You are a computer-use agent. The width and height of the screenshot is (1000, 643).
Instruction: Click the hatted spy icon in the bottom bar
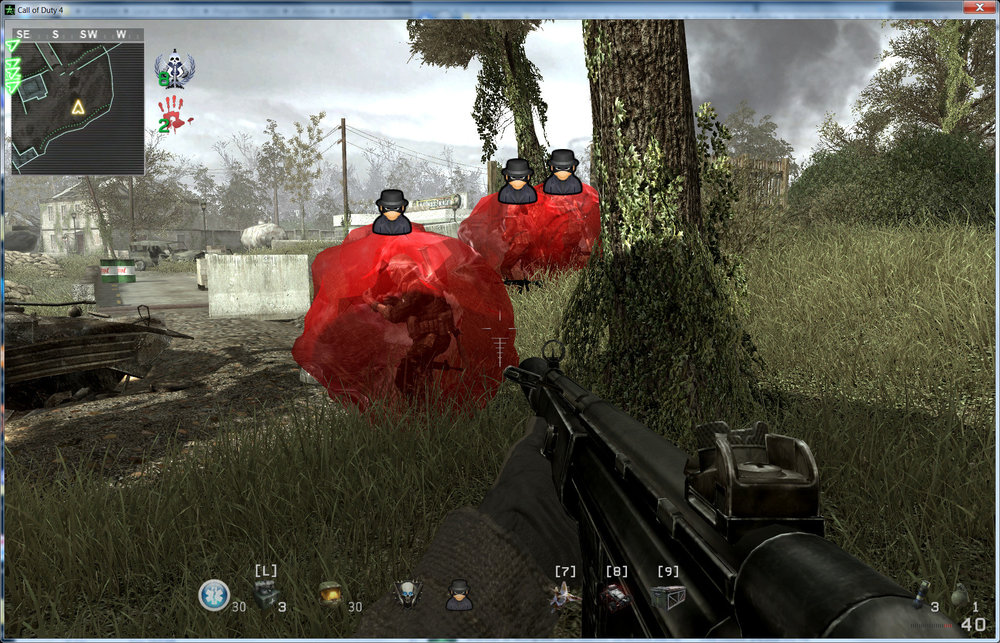(x=458, y=595)
